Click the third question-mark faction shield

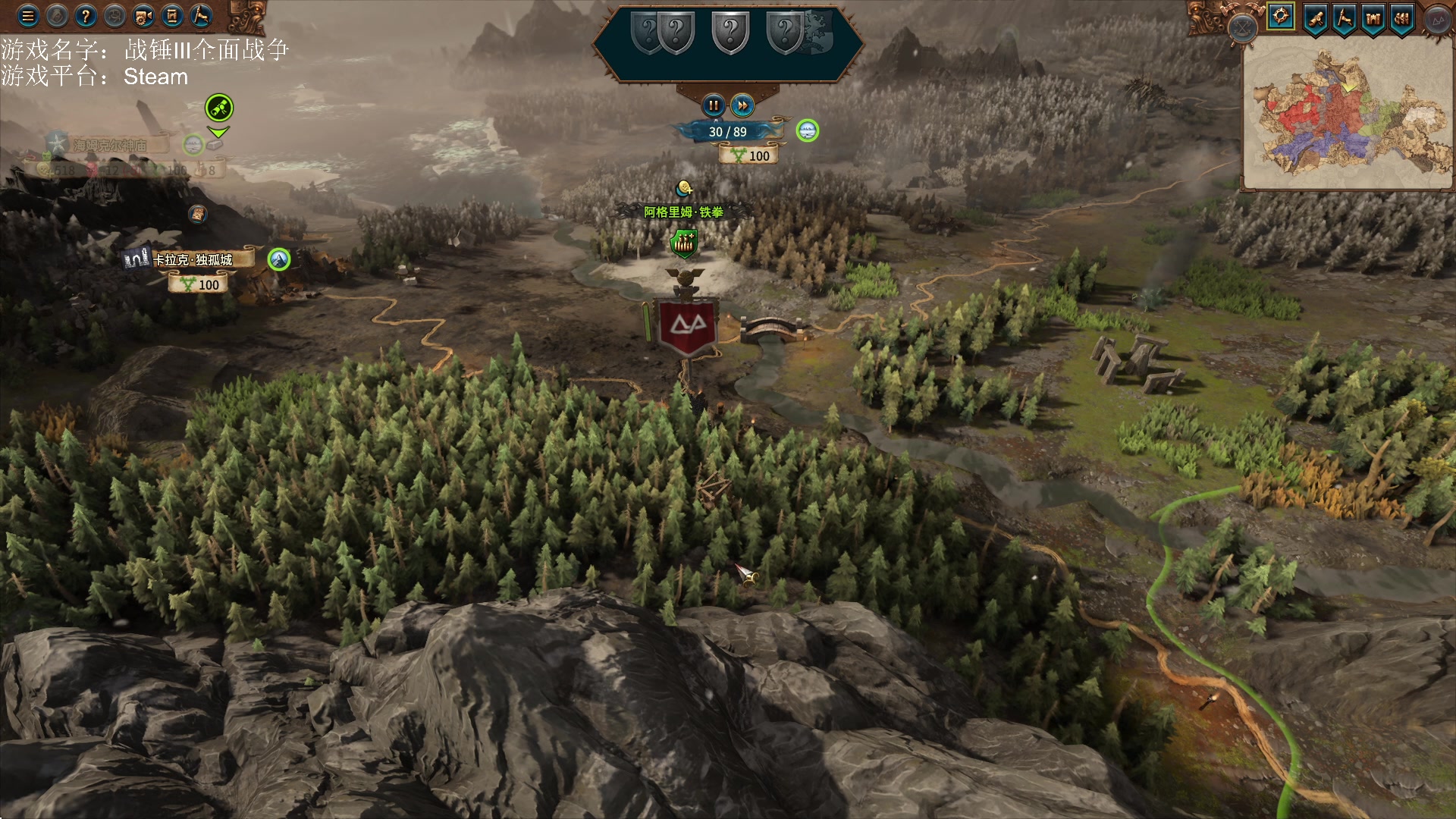click(730, 32)
